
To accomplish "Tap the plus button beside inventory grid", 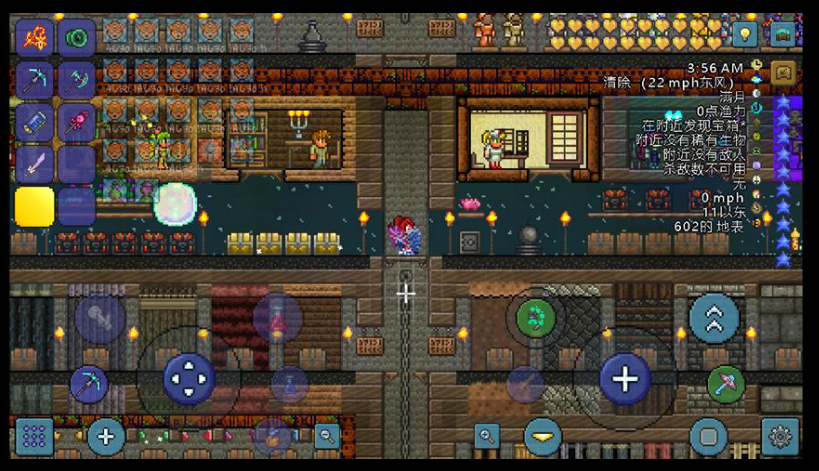I will tap(105, 436).
